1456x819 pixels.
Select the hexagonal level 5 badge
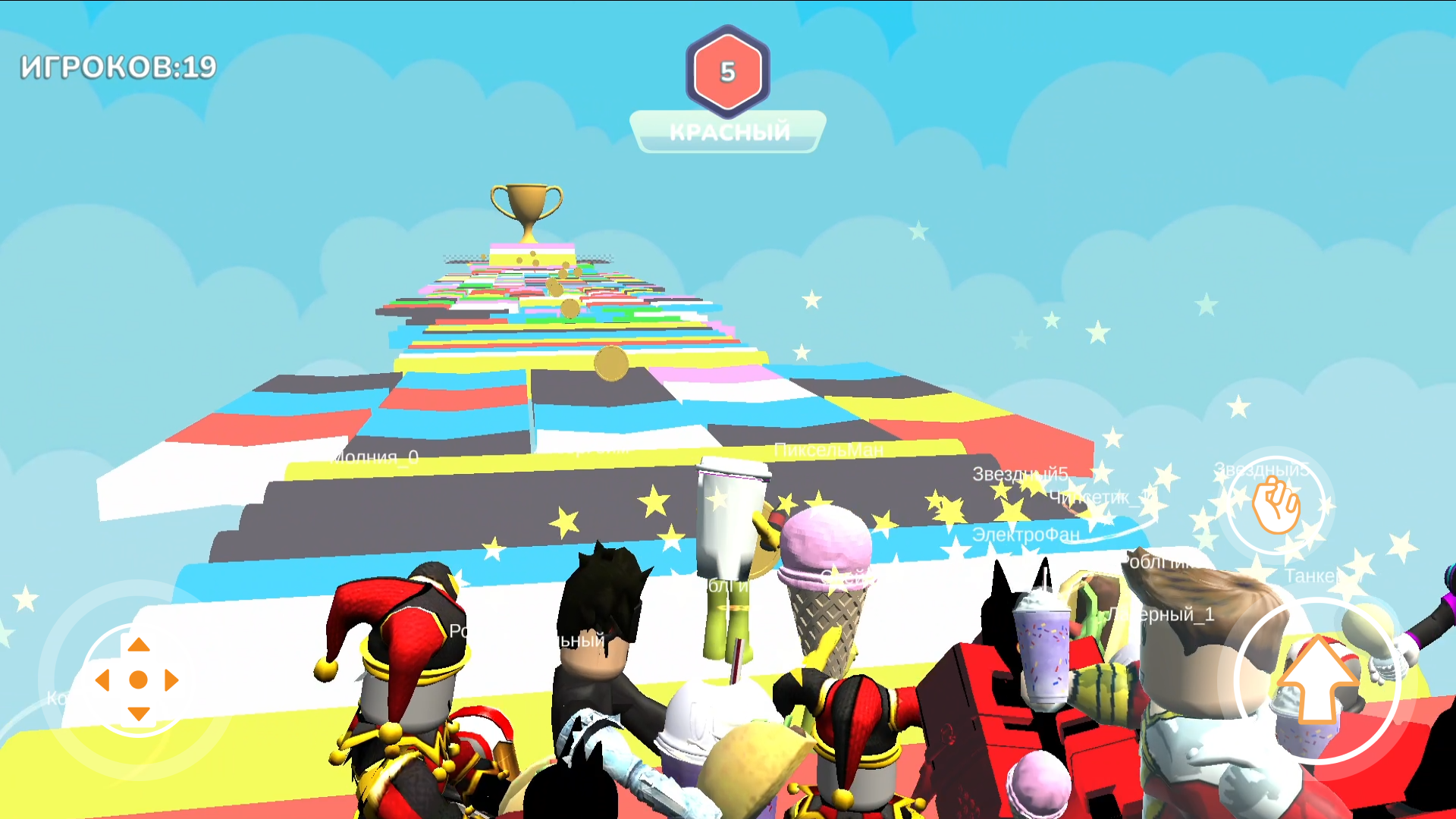[727, 73]
